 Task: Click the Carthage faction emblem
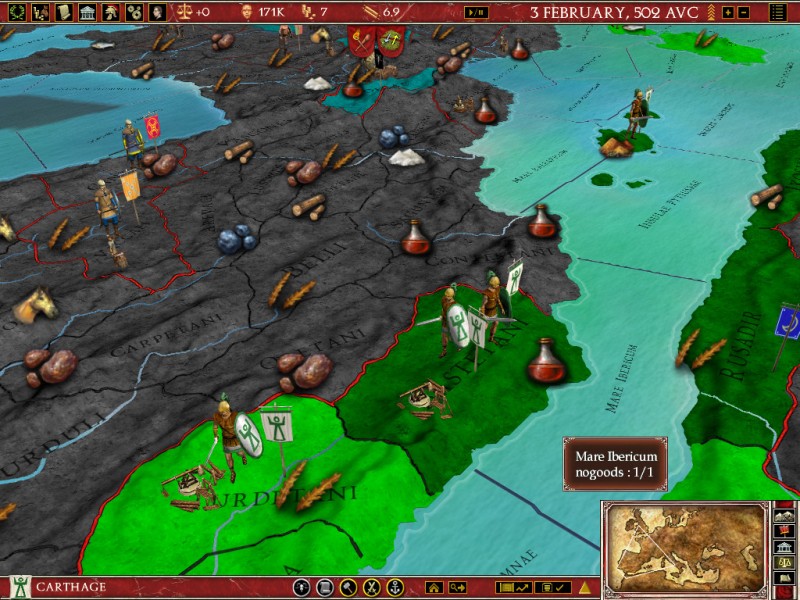[19, 587]
